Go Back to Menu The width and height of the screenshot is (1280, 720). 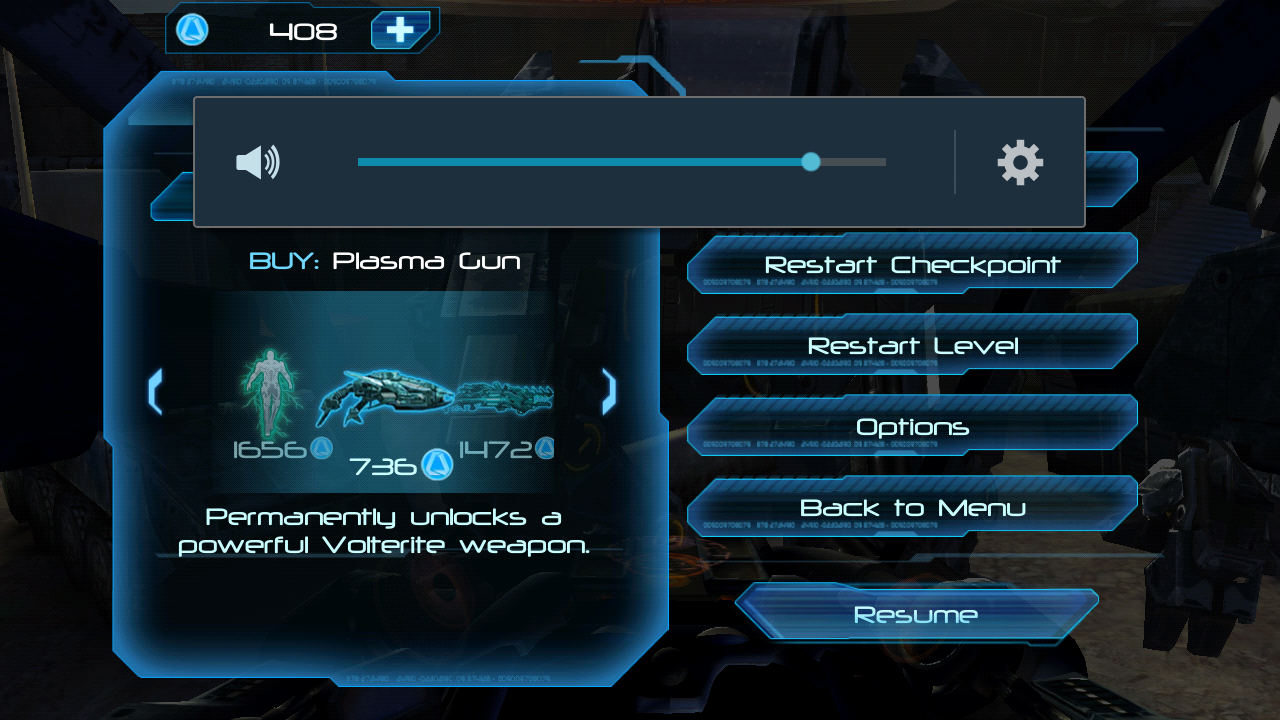[912, 508]
